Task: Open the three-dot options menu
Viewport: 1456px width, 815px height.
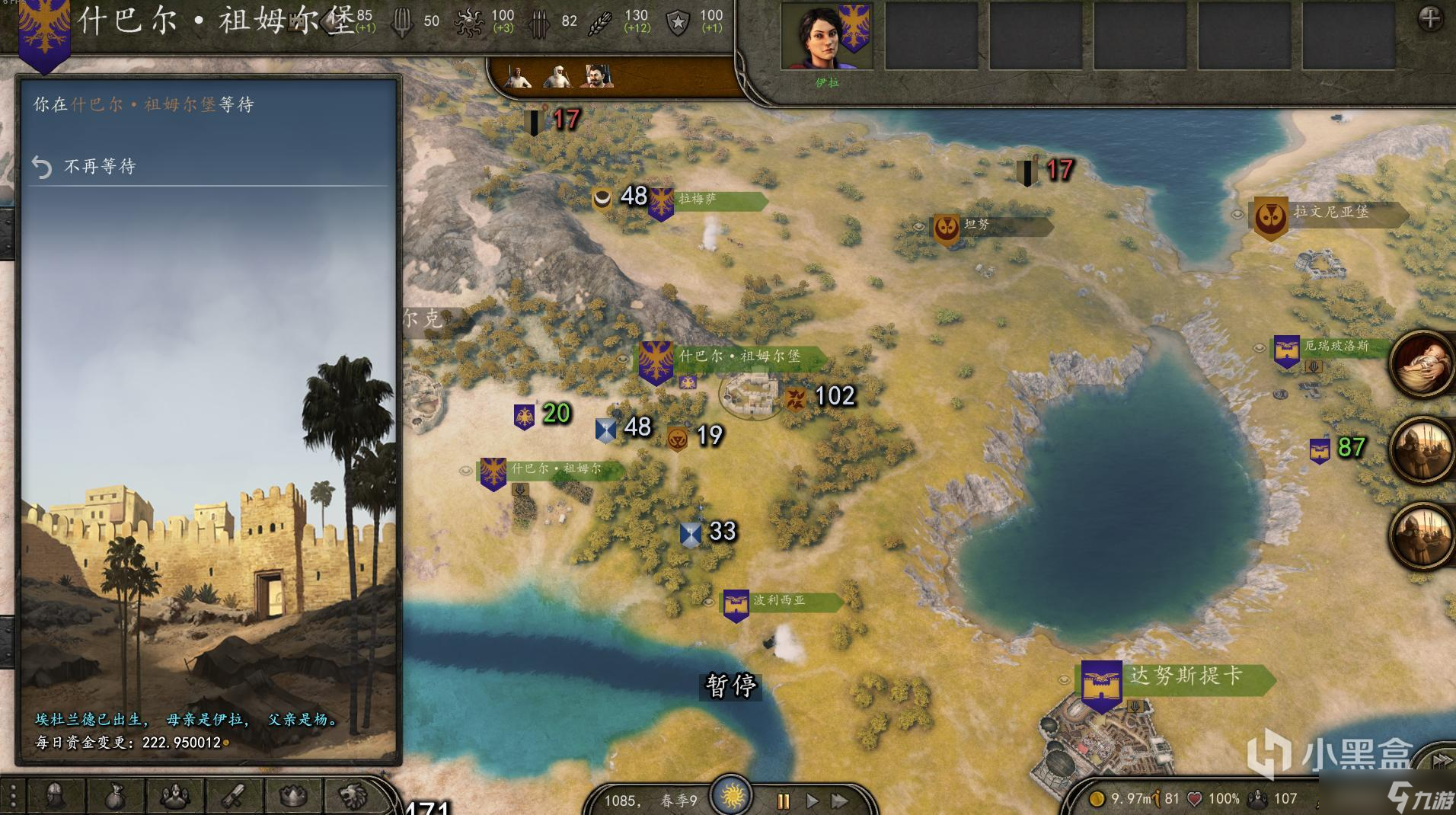Action: click(13, 797)
